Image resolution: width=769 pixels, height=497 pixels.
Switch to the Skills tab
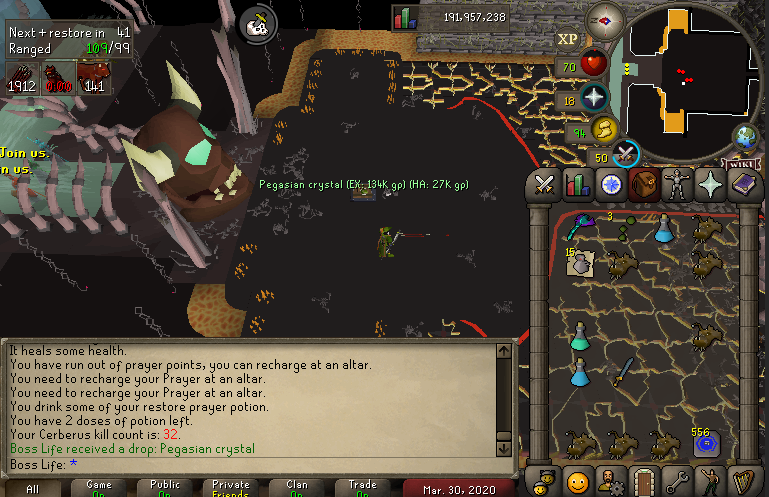point(577,185)
